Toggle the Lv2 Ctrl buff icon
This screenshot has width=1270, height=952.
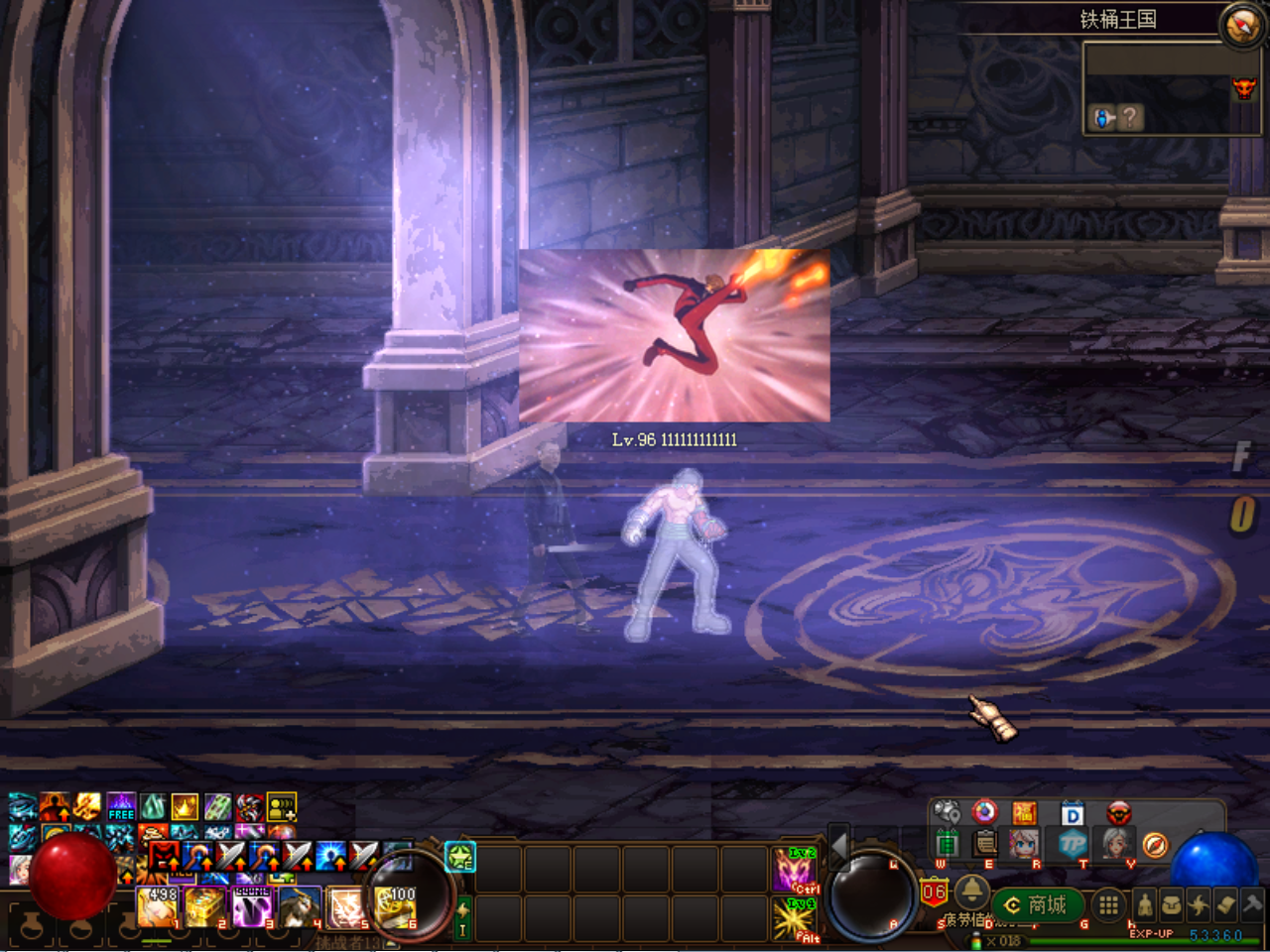794,871
